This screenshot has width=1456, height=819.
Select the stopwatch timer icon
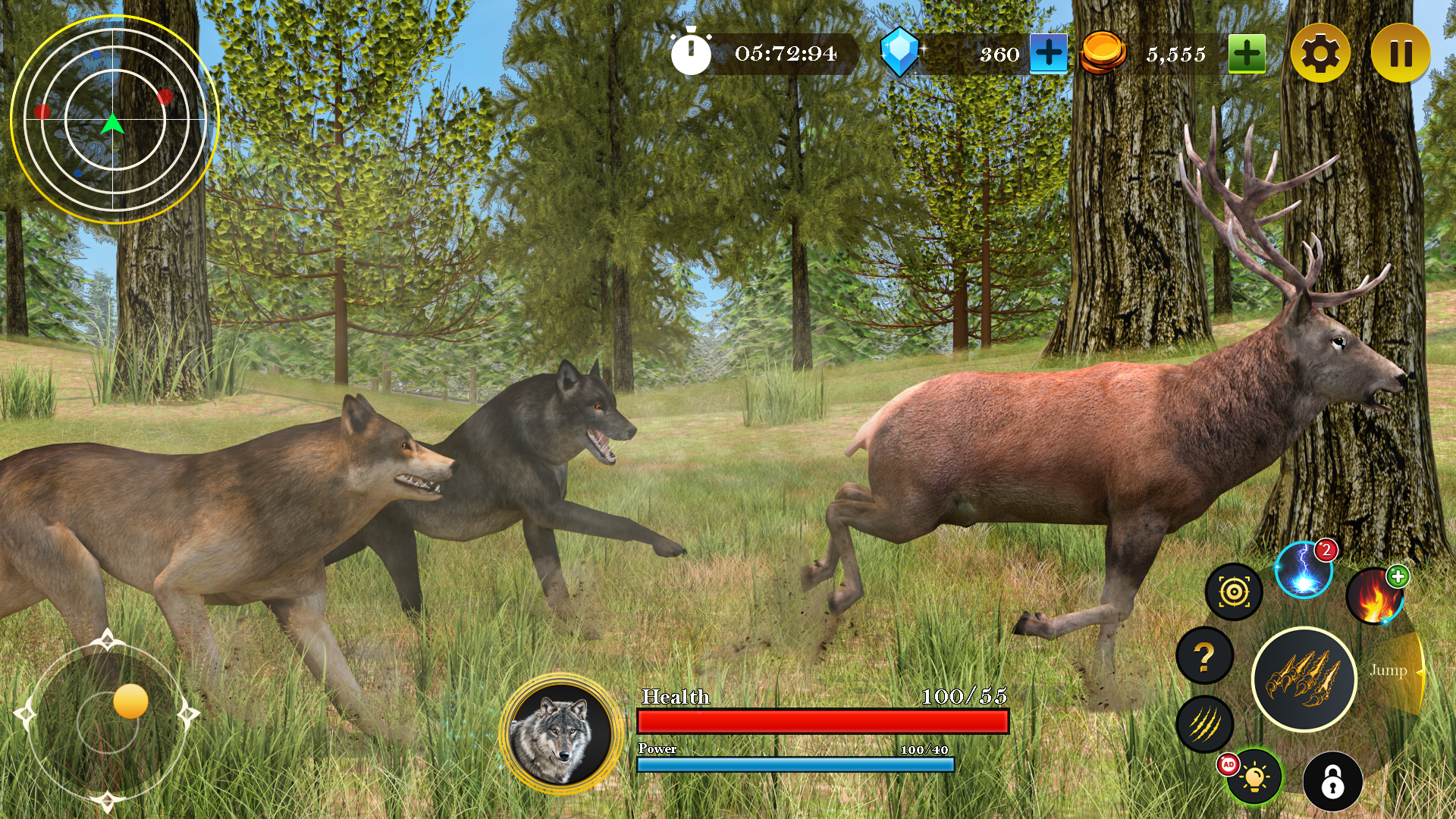click(x=691, y=52)
